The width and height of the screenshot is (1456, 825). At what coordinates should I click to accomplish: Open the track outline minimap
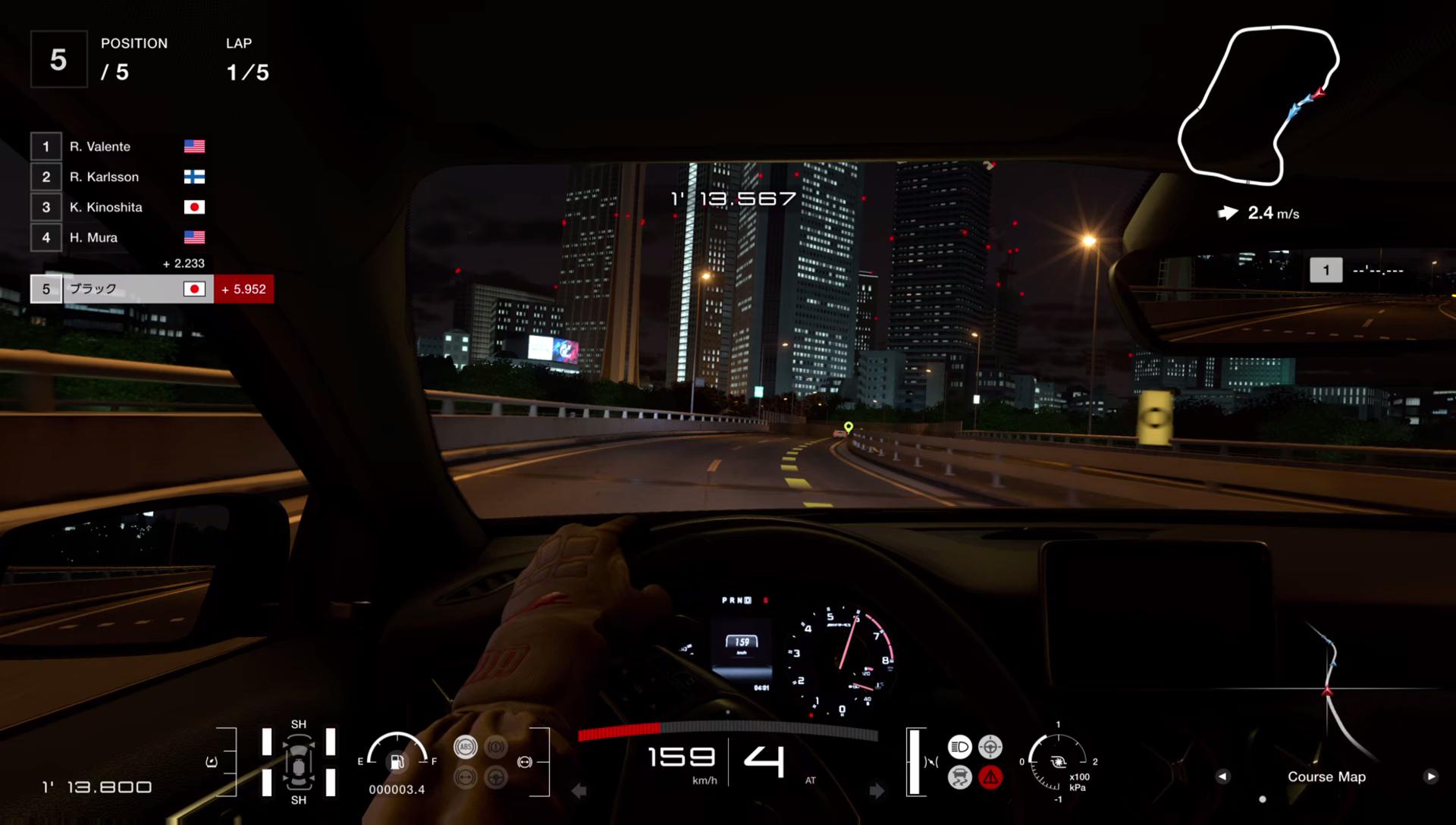1257,105
